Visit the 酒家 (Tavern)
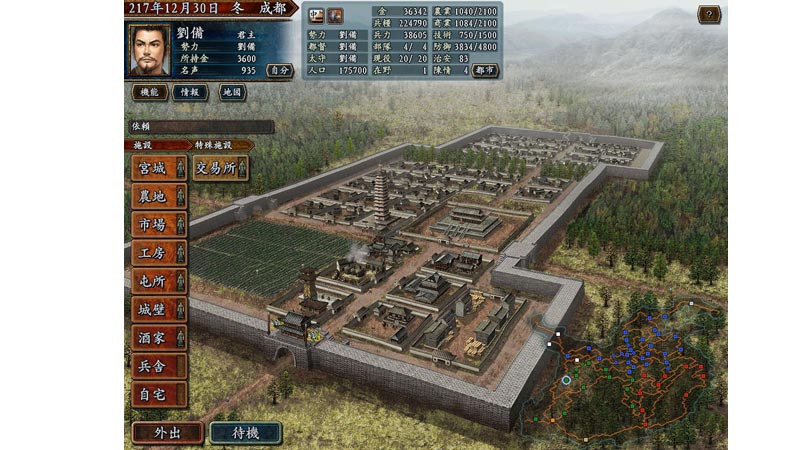Image resolution: width=800 pixels, height=450 pixels. (x=158, y=338)
